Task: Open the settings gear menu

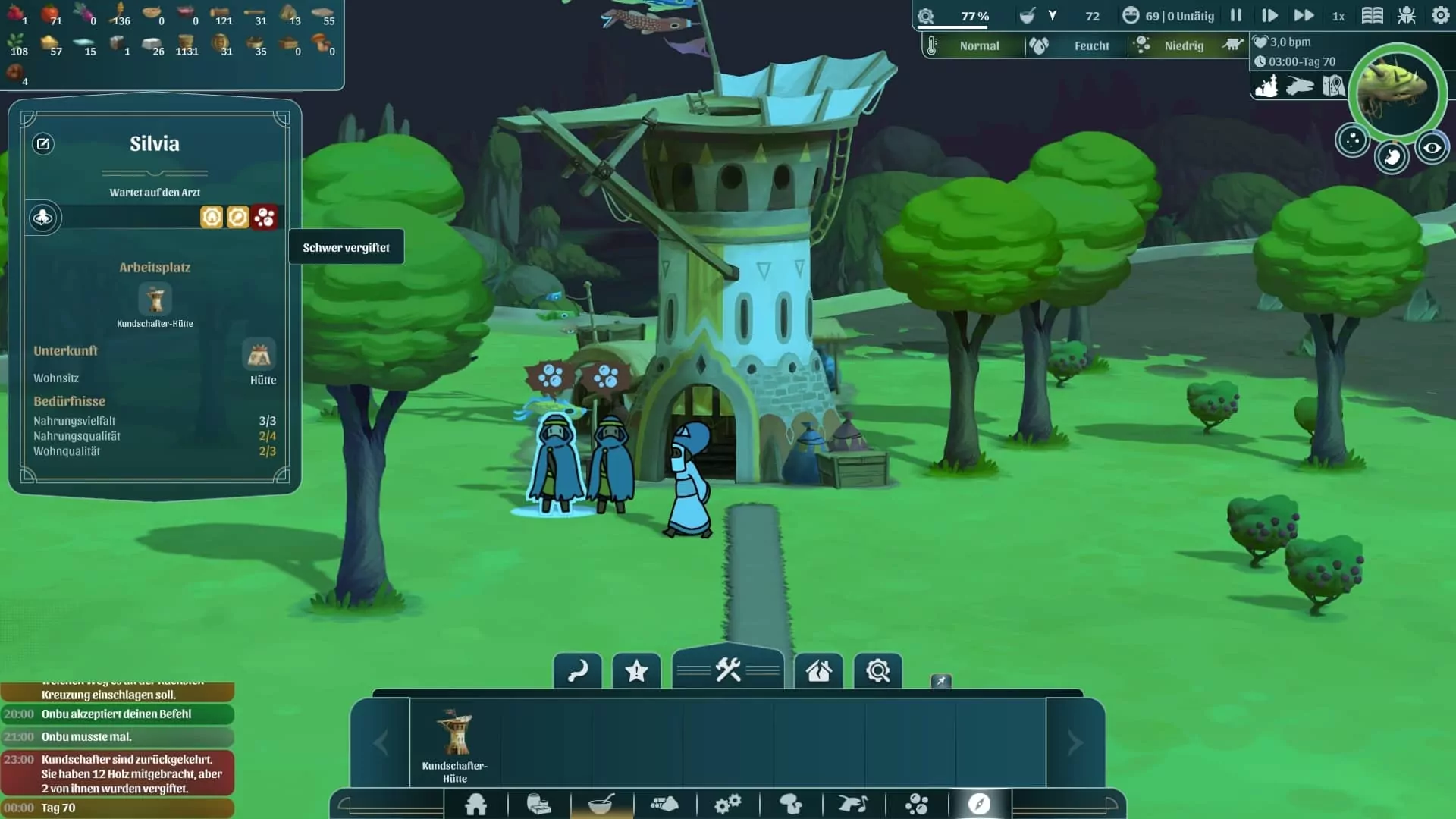Action: coord(1440,16)
